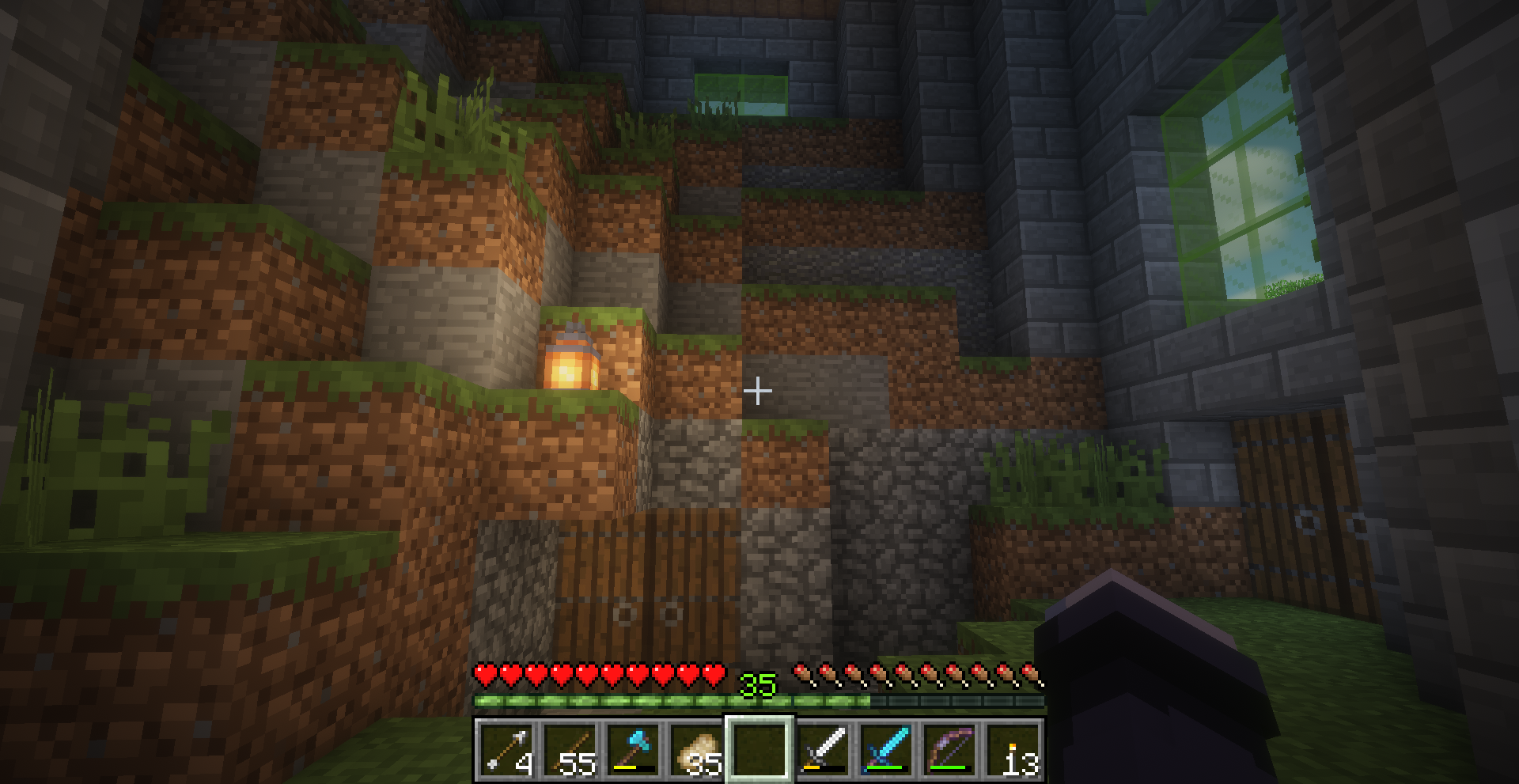Select the enchanted bow hotbar slot

[x=949, y=748]
